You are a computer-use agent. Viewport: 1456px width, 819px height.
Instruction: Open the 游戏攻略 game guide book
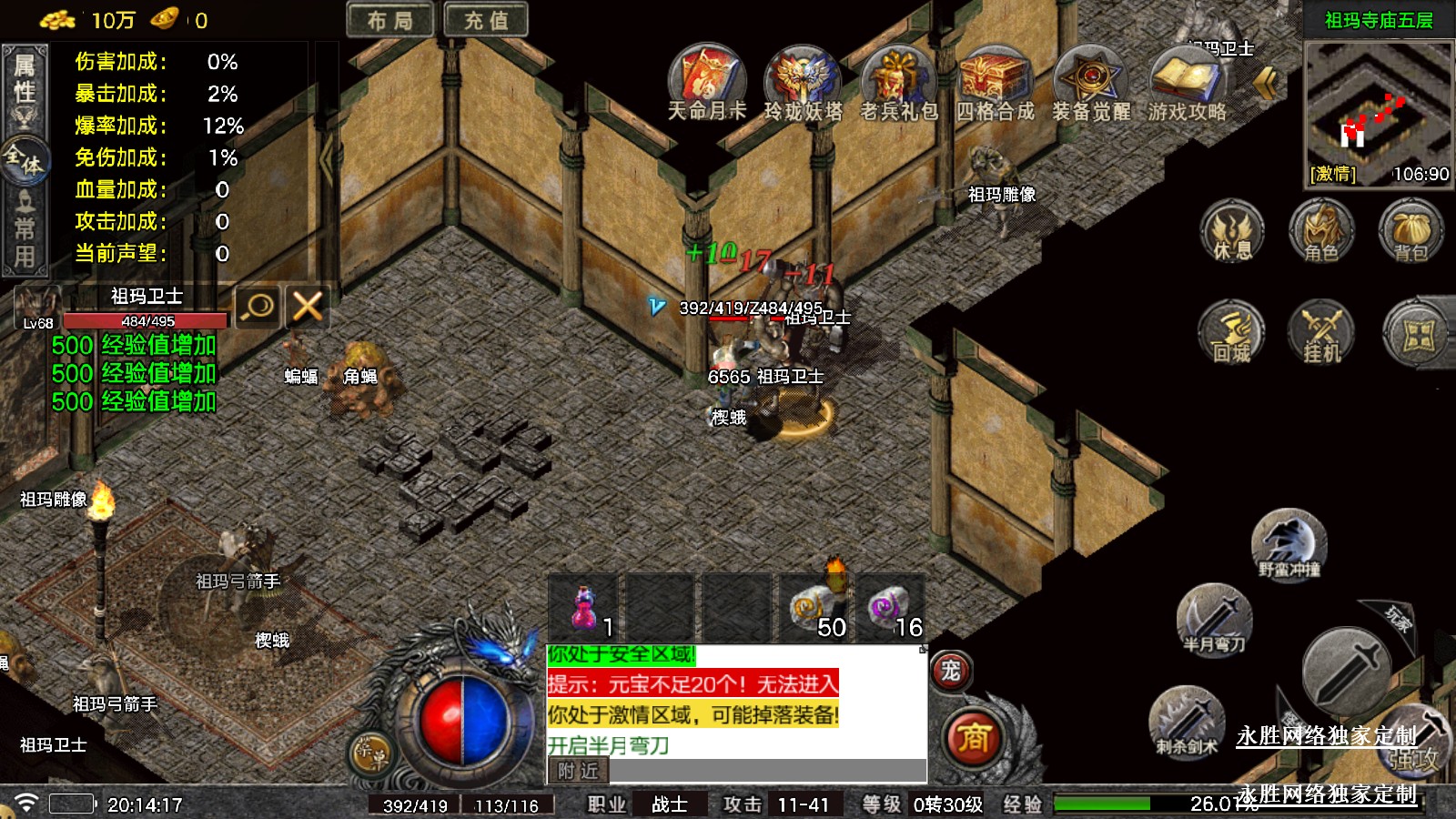(1187, 77)
